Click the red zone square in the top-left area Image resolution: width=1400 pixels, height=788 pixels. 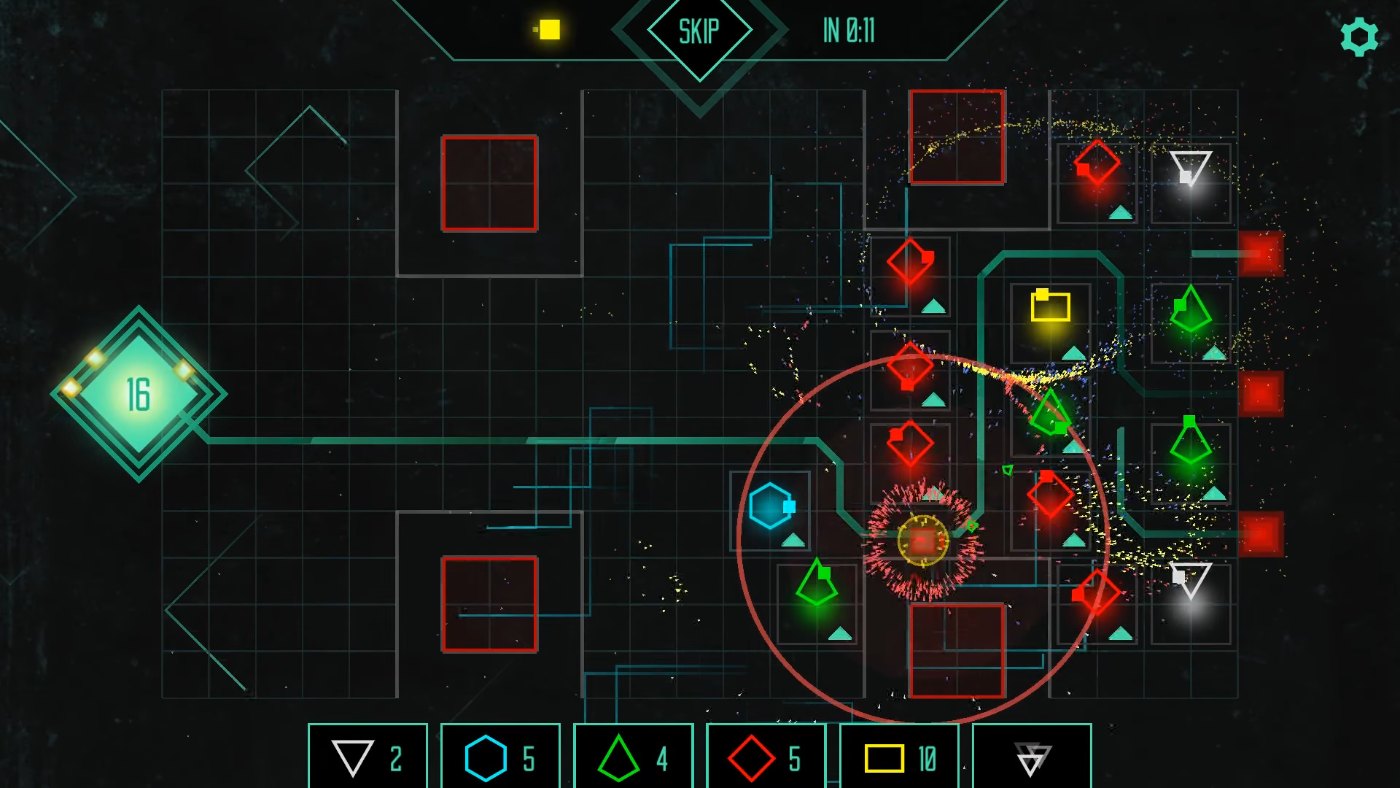pos(488,183)
